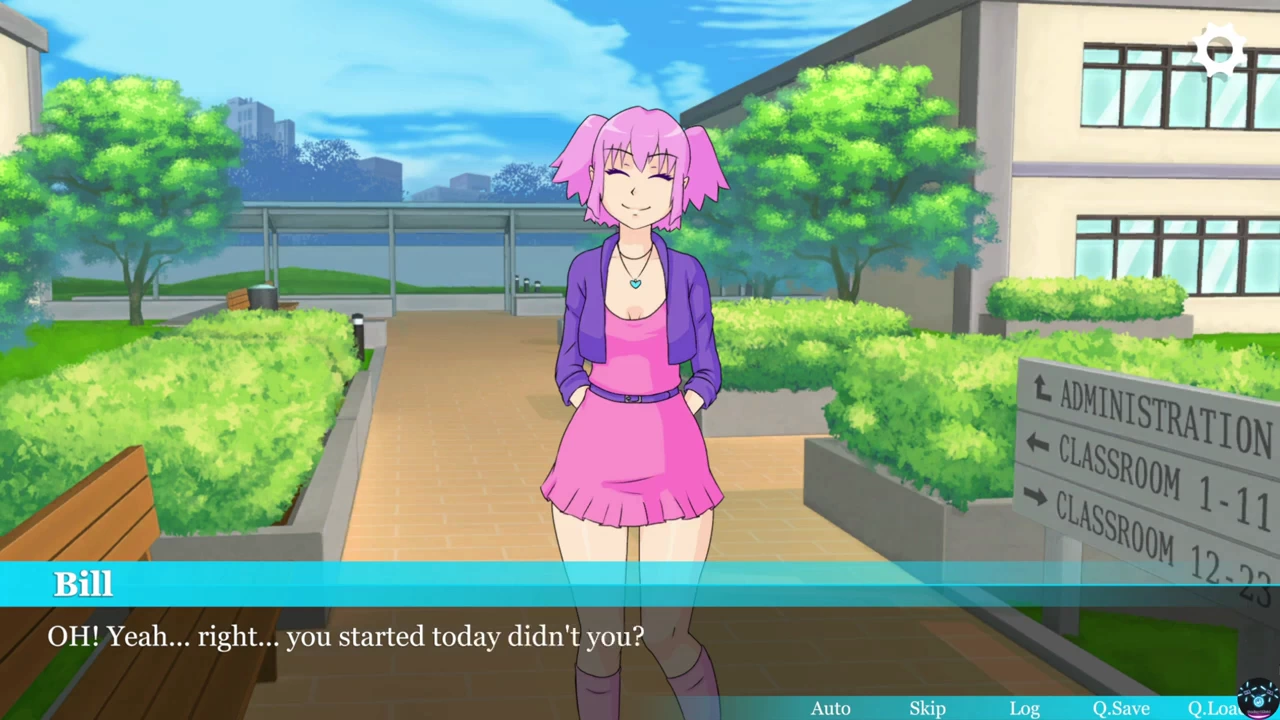Quick save with Q.Save

click(x=1120, y=708)
